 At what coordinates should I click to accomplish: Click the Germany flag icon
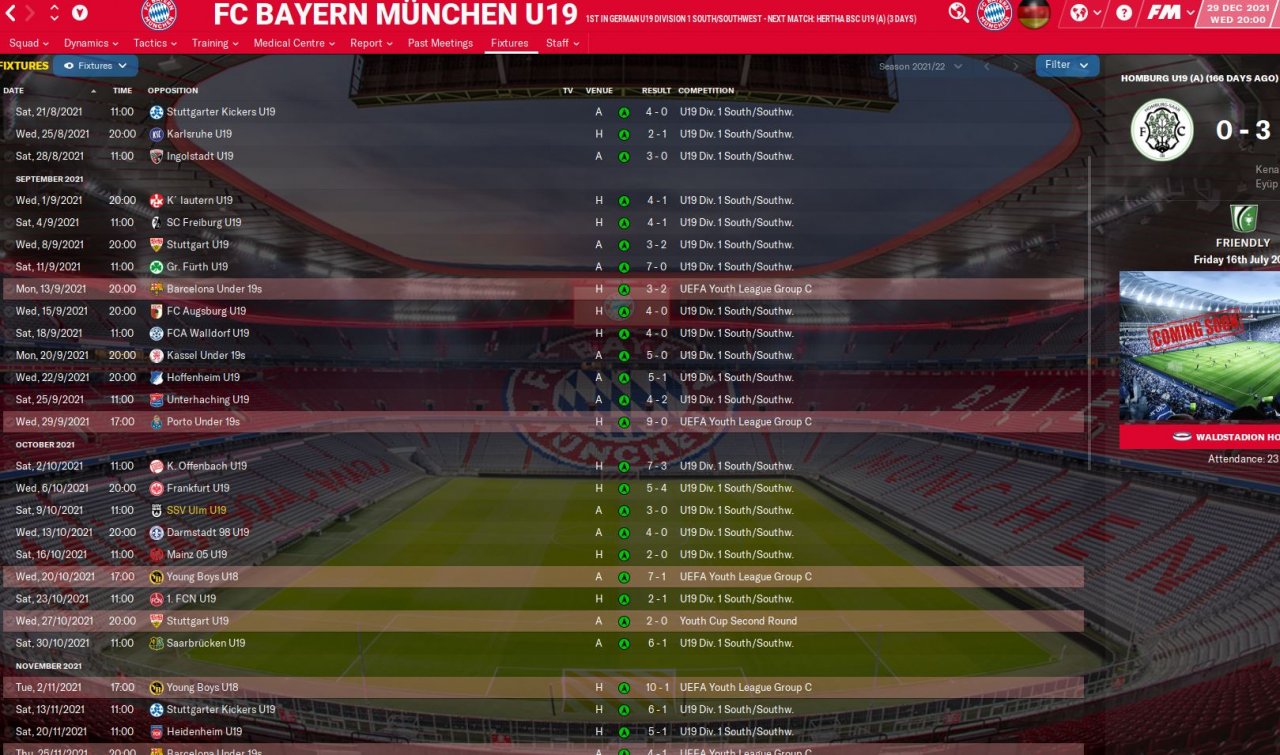[x=1034, y=13]
